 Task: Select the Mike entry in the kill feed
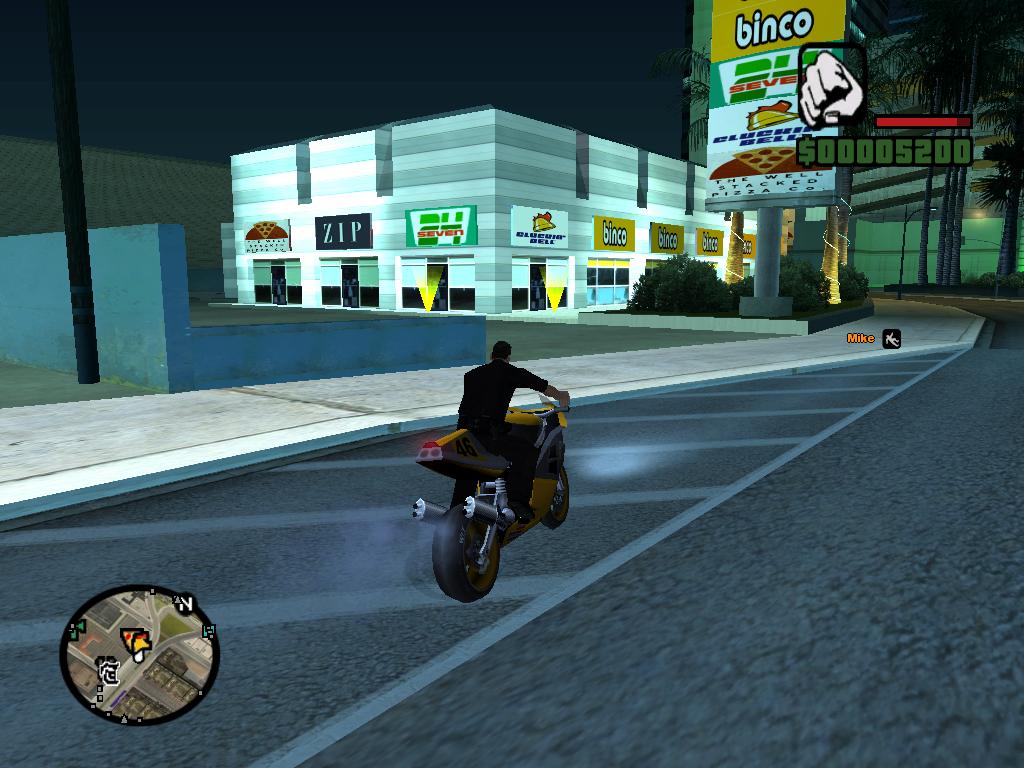point(860,339)
